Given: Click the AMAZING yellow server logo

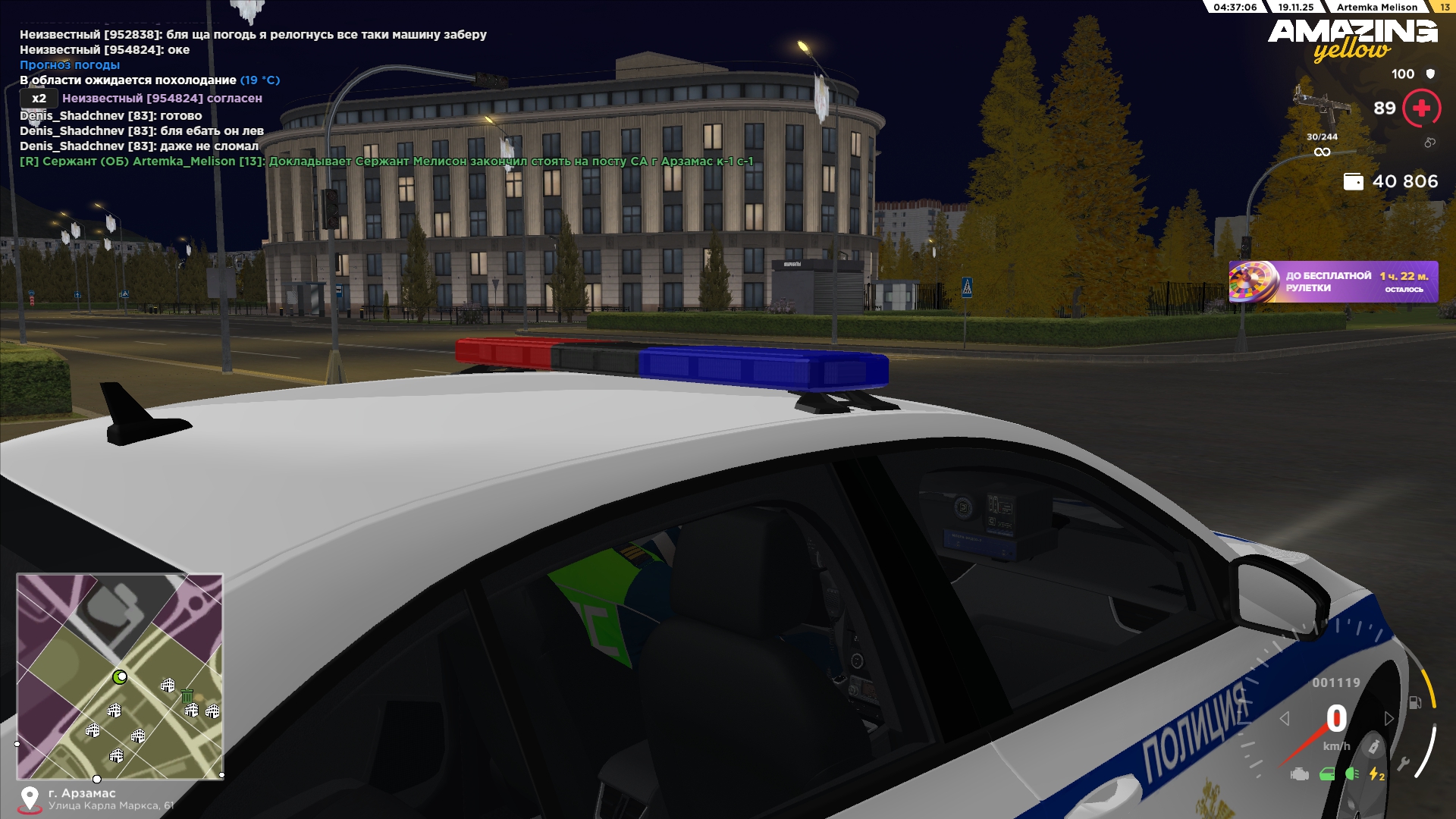Looking at the screenshot, I should [1352, 39].
